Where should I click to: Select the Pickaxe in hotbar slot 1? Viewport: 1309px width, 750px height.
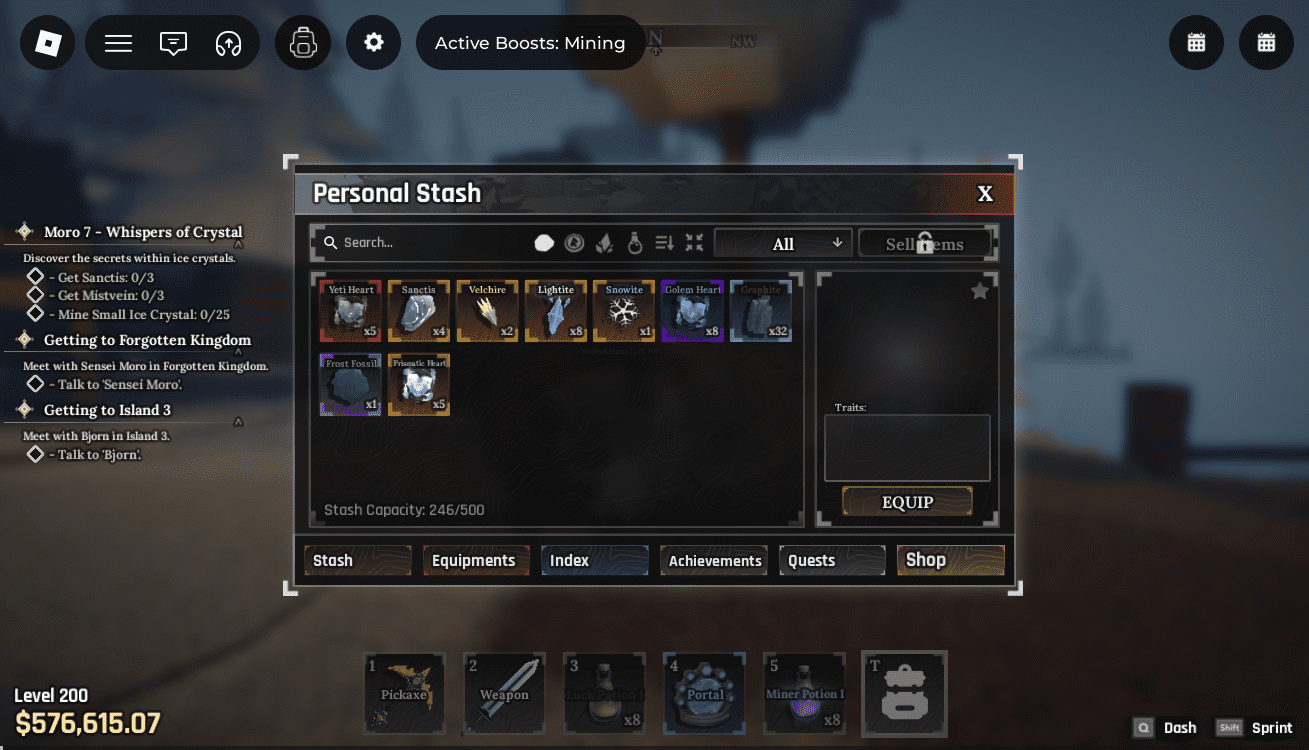[x=404, y=693]
